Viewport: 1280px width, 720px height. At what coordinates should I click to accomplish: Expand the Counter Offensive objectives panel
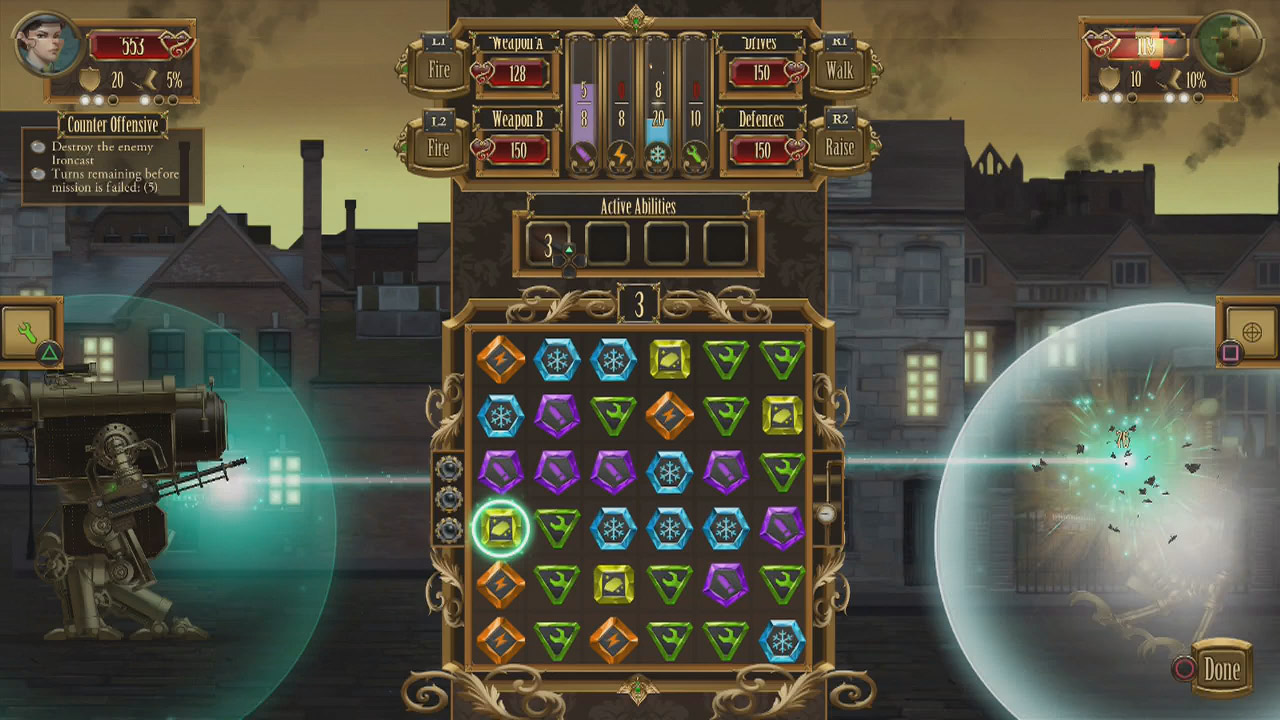coord(112,125)
